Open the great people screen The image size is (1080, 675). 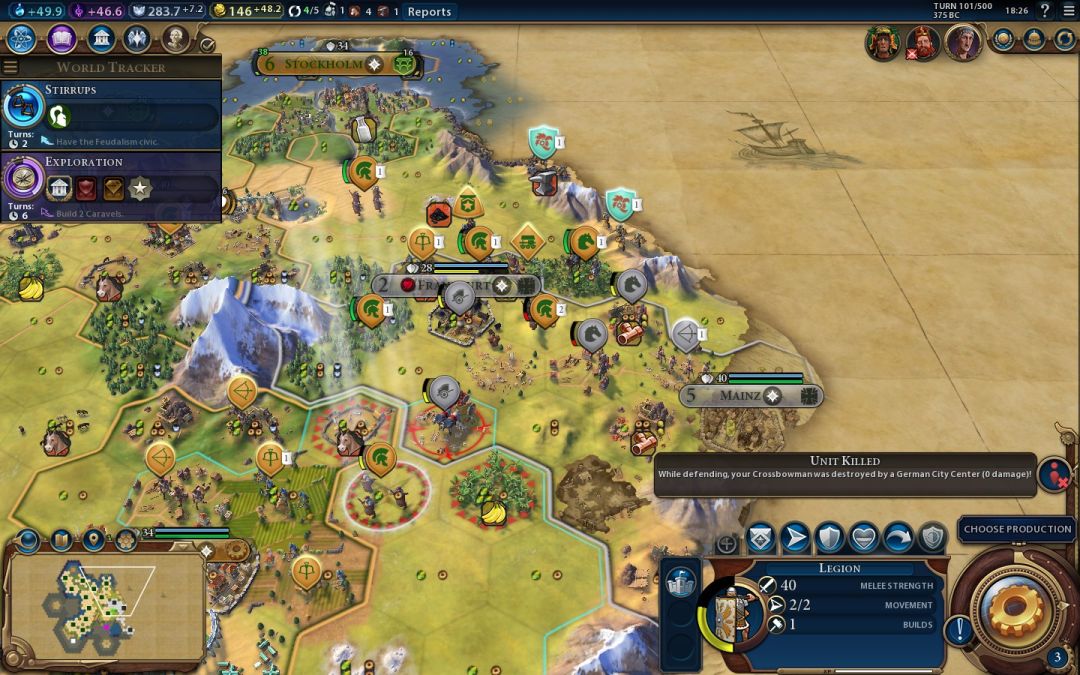point(176,39)
